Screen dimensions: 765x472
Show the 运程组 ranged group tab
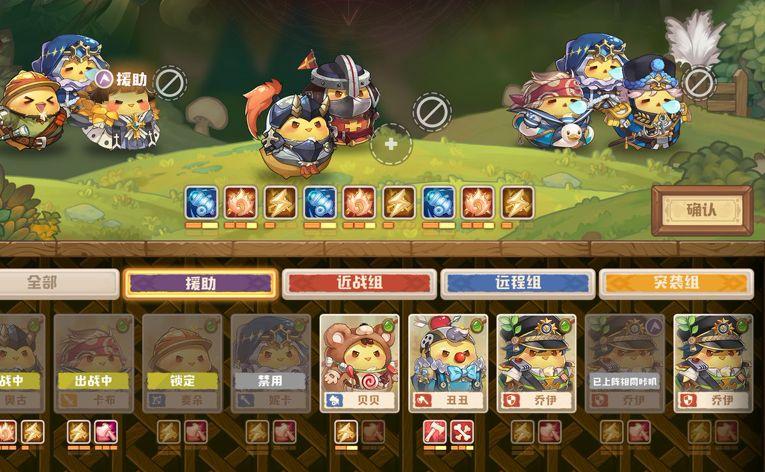coord(517,283)
